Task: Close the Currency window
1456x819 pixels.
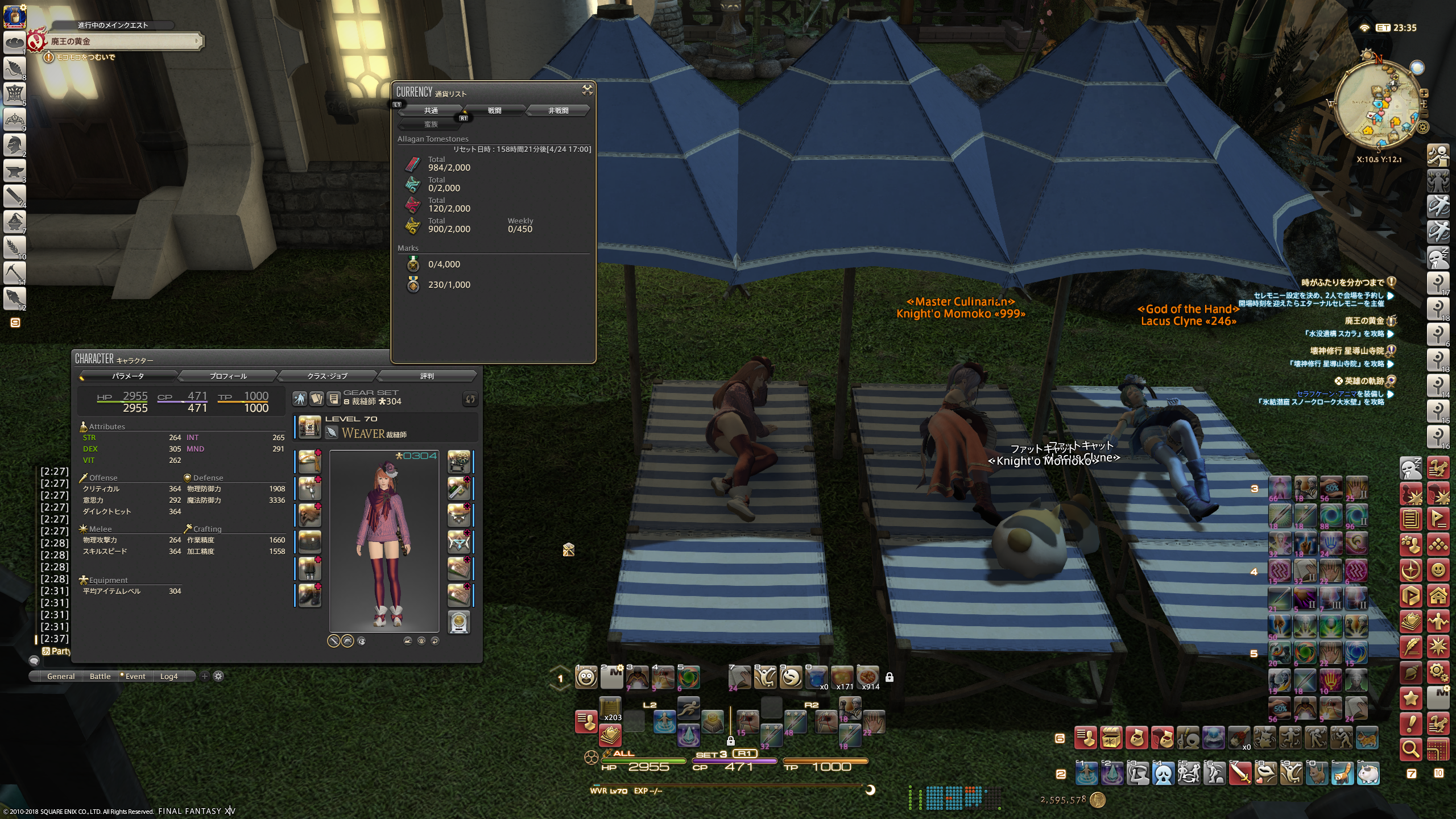Action: tap(587, 90)
